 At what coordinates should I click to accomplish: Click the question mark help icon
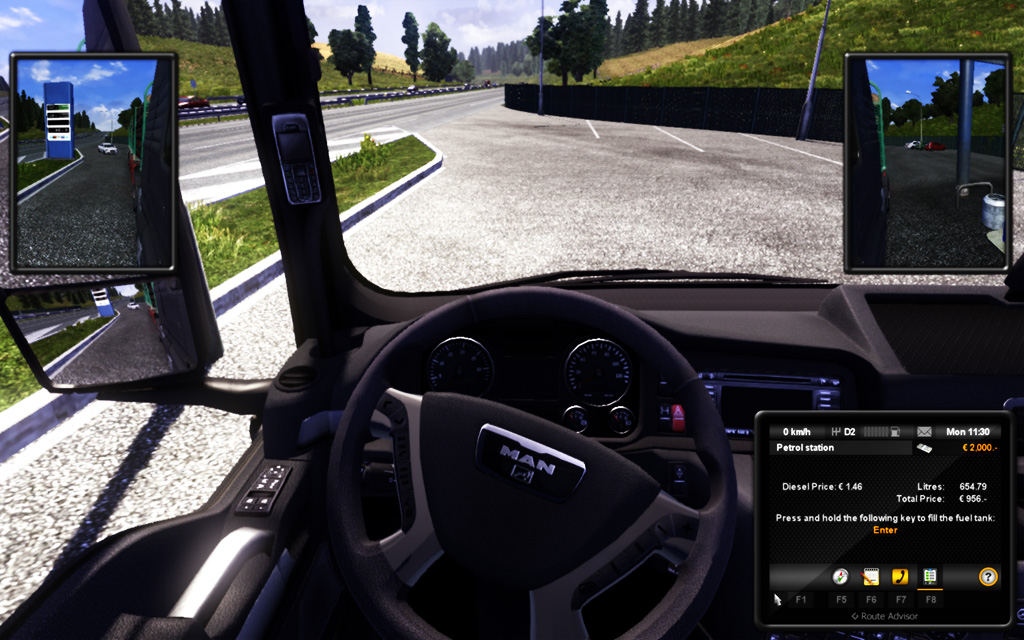(988, 576)
